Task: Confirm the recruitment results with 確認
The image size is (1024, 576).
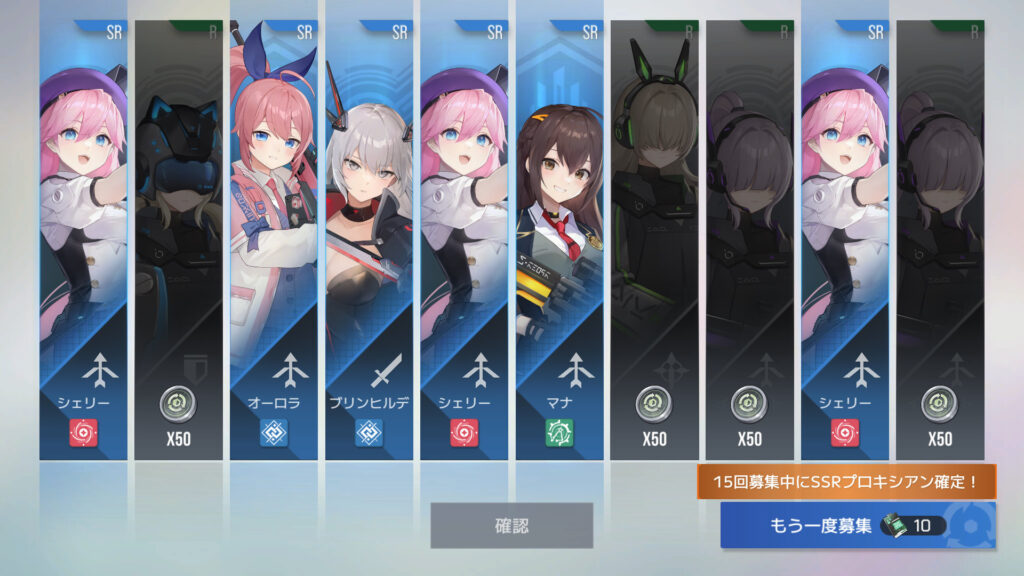Action: pos(511,525)
